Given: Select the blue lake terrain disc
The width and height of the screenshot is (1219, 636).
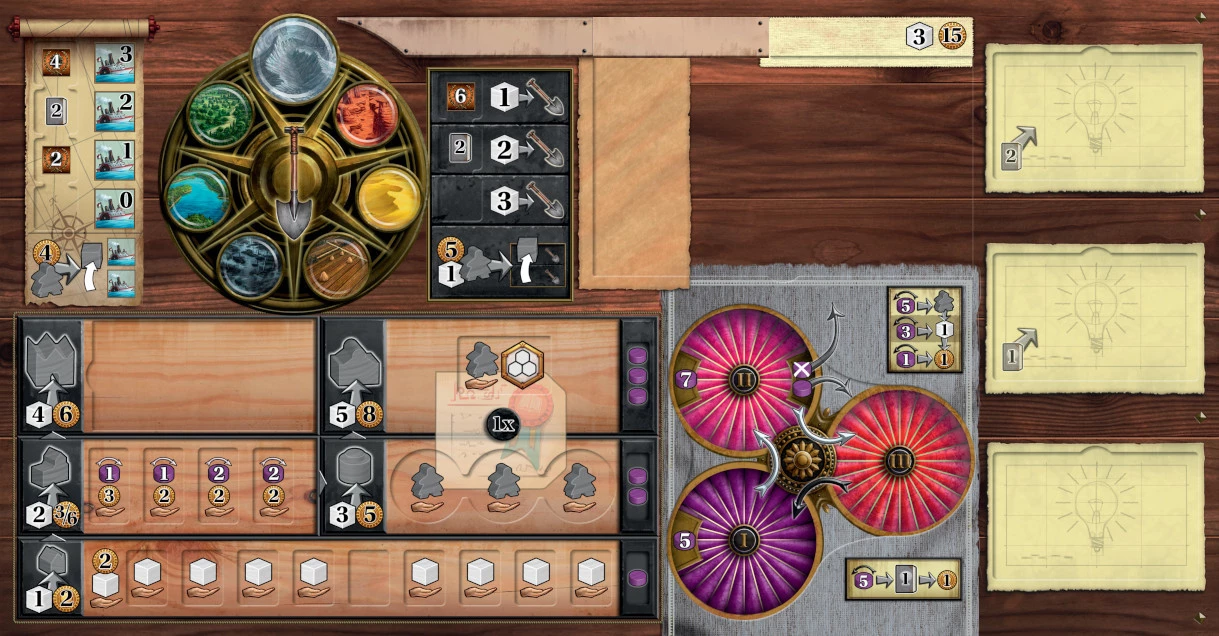Looking at the screenshot, I should coord(198,198).
